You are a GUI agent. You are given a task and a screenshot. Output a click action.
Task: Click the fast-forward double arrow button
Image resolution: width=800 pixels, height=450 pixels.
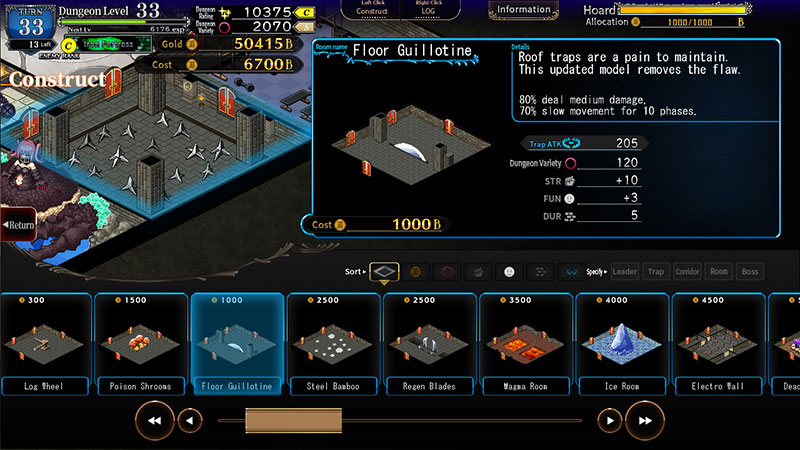tap(645, 421)
